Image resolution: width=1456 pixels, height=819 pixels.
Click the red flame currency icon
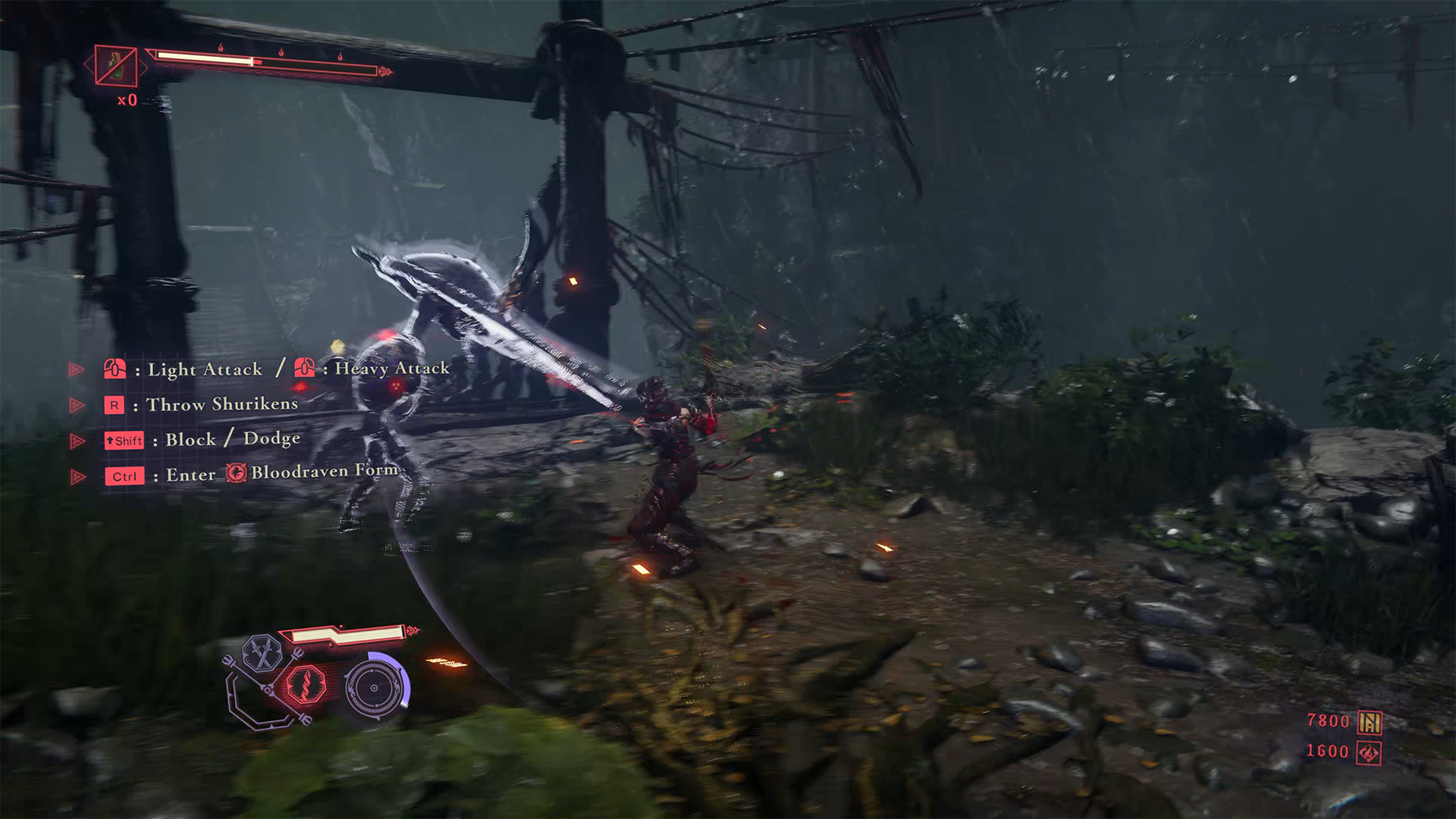1369,753
